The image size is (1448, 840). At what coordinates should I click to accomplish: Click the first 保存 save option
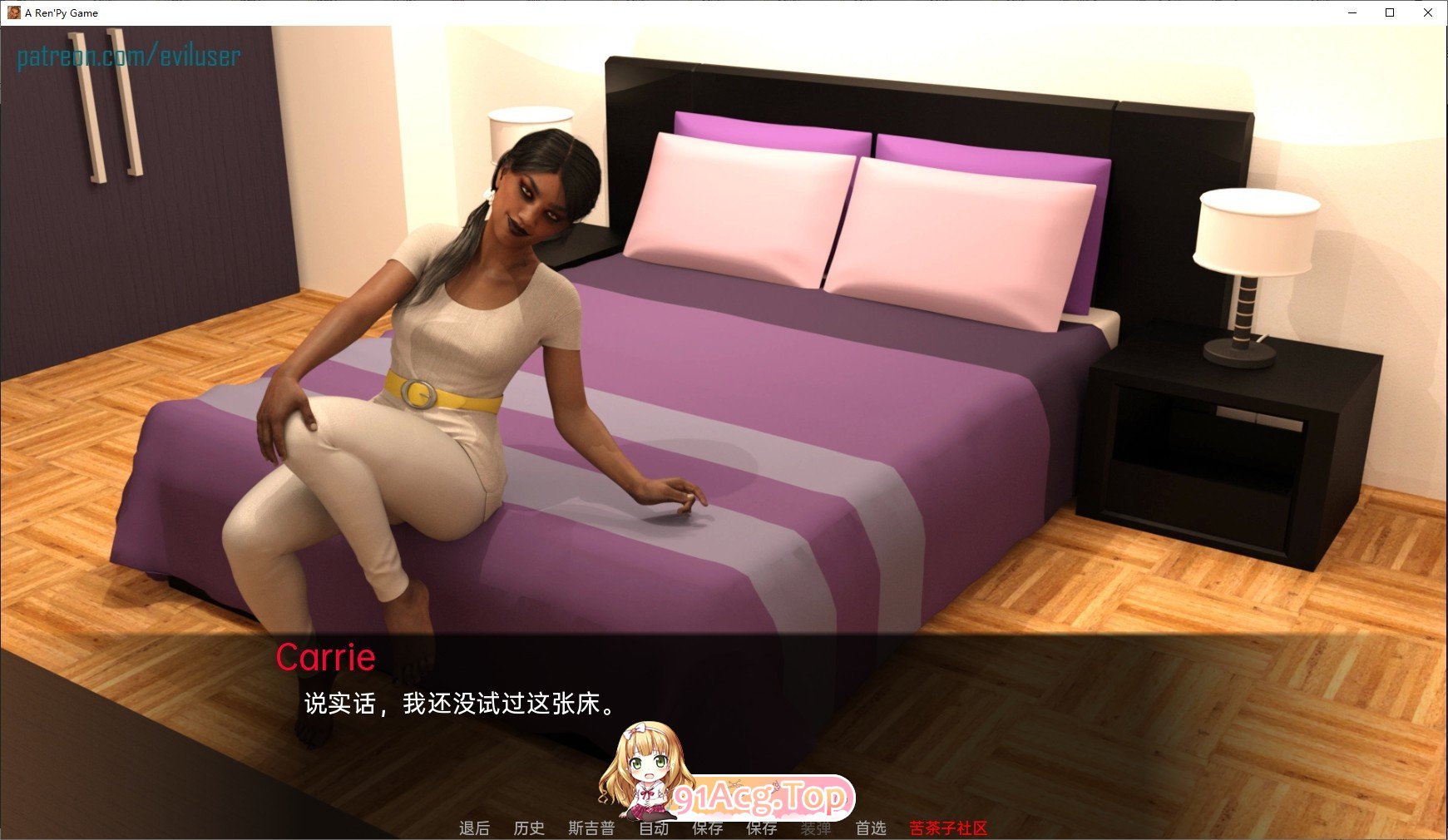[708, 828]
